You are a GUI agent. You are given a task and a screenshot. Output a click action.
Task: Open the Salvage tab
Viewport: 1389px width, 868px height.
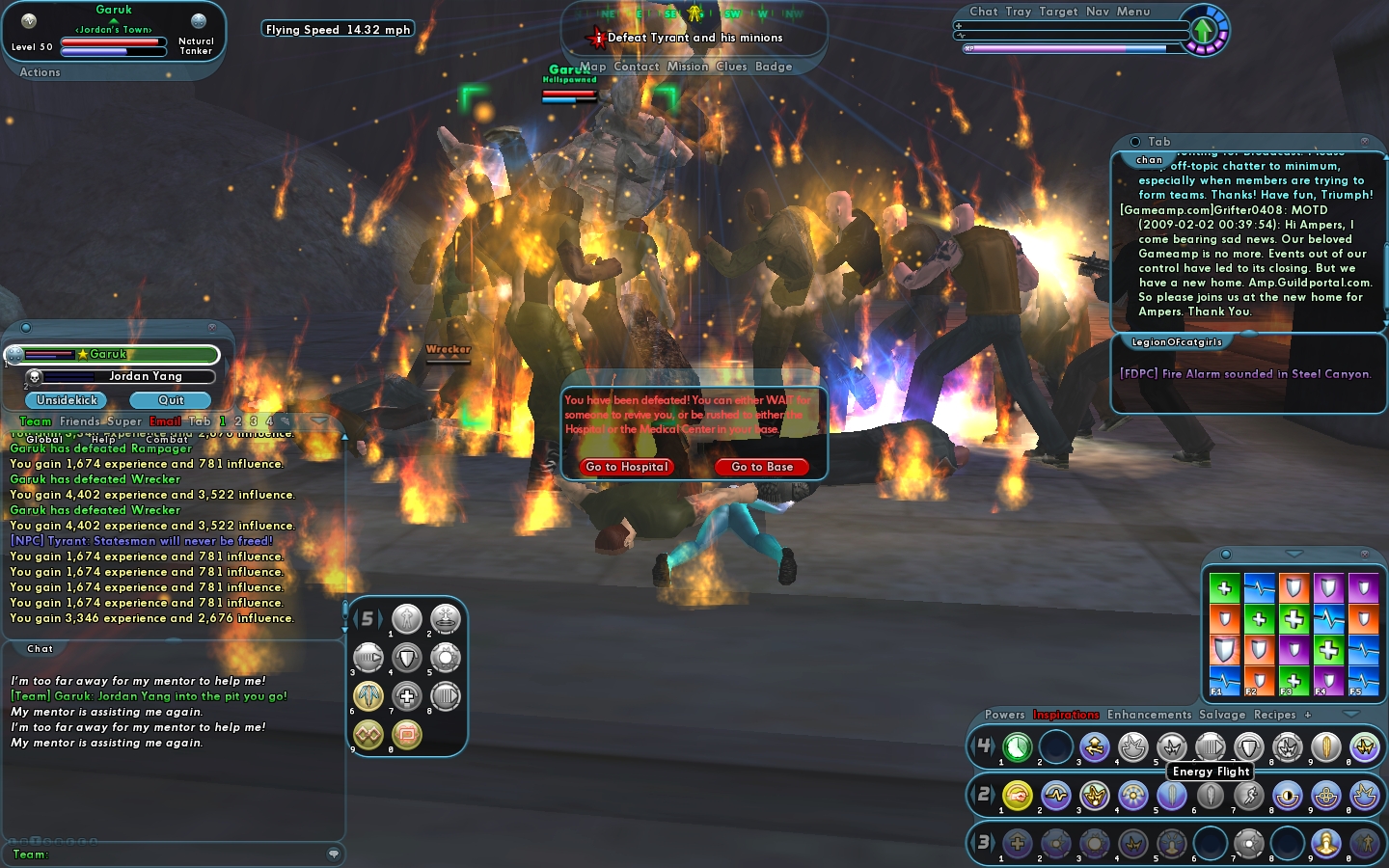(1222, 715)
